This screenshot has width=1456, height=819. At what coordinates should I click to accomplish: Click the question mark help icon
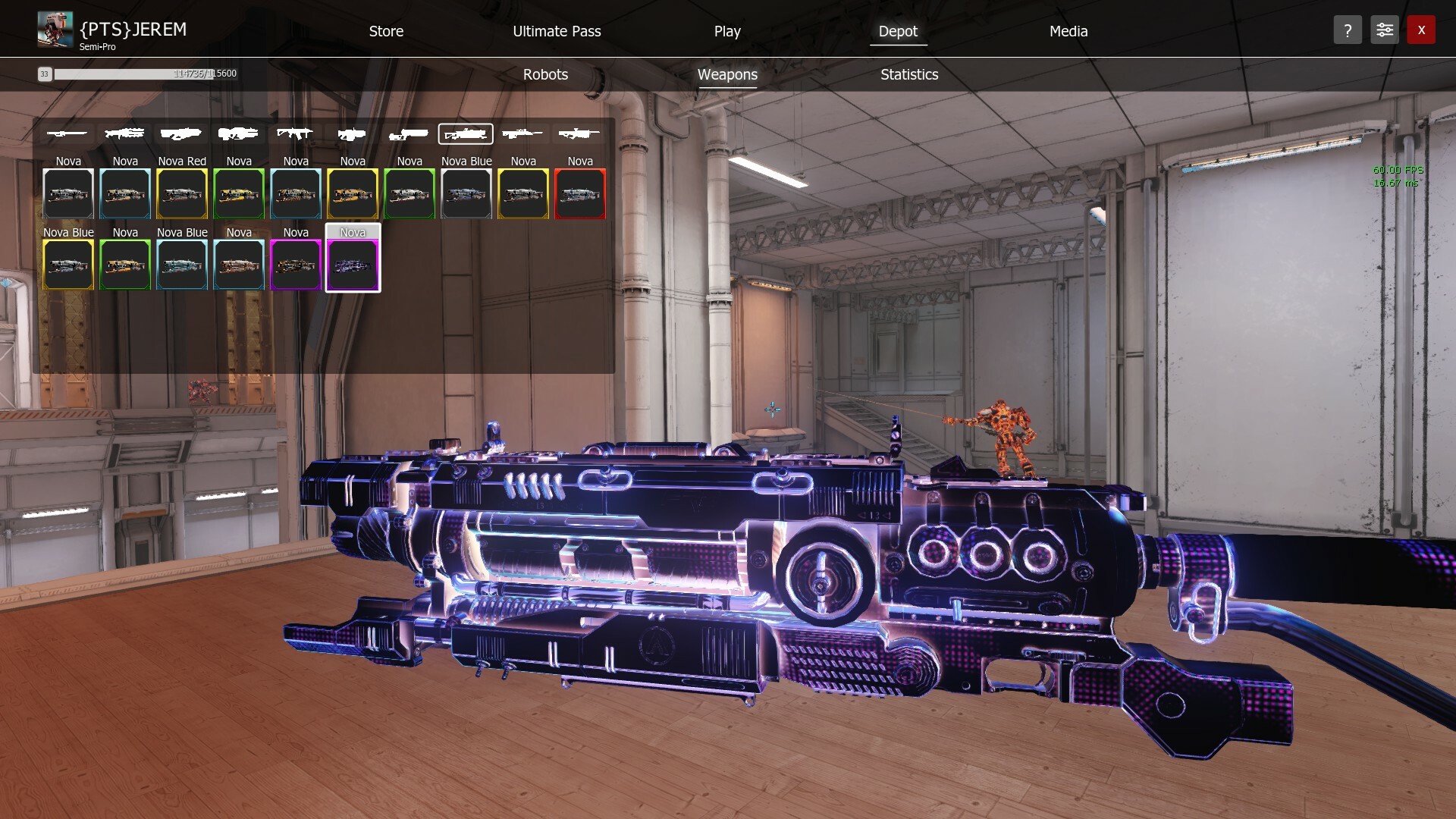tap(1348, 30)
